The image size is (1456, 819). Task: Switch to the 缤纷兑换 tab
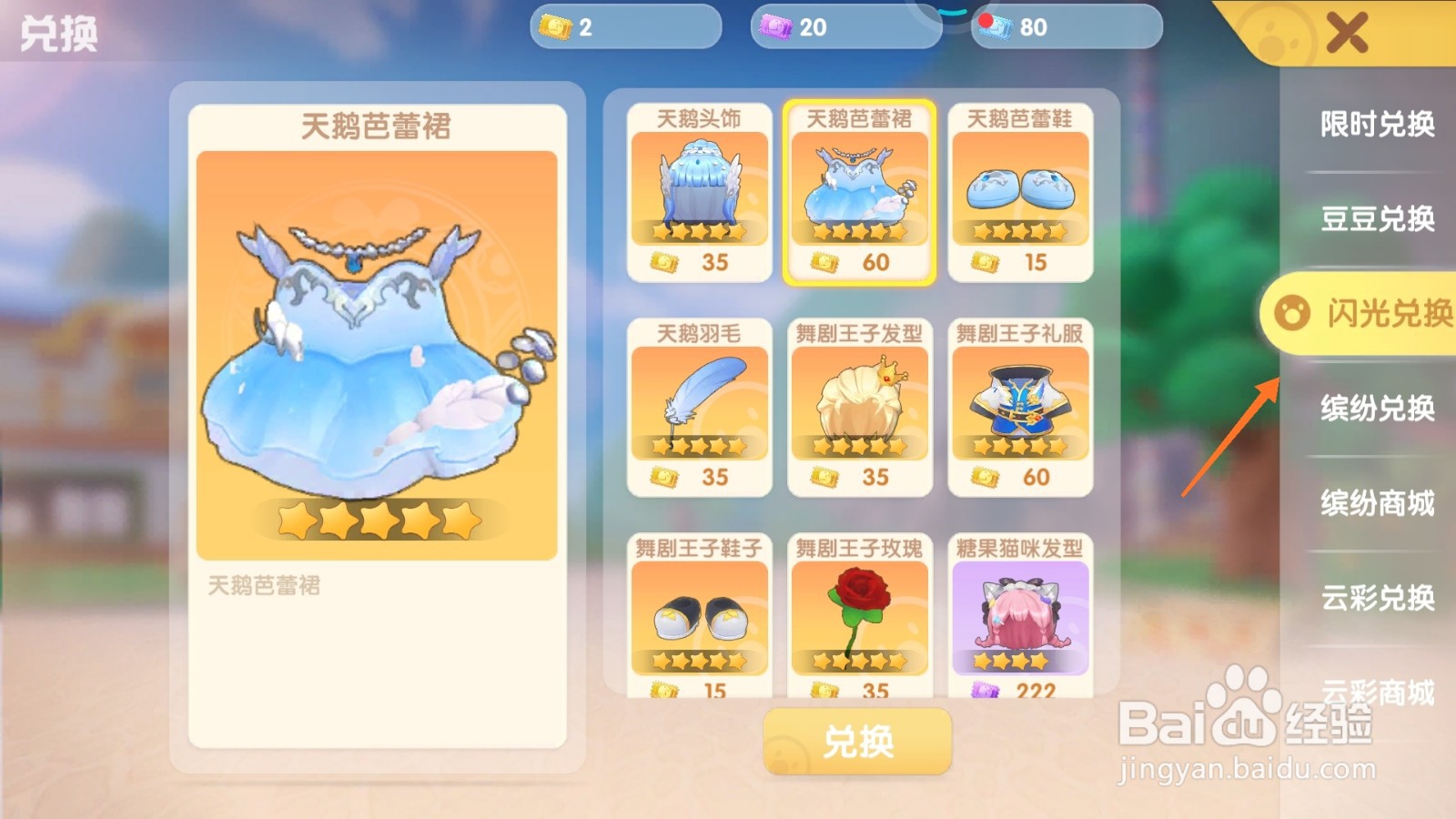[1374, 410]
